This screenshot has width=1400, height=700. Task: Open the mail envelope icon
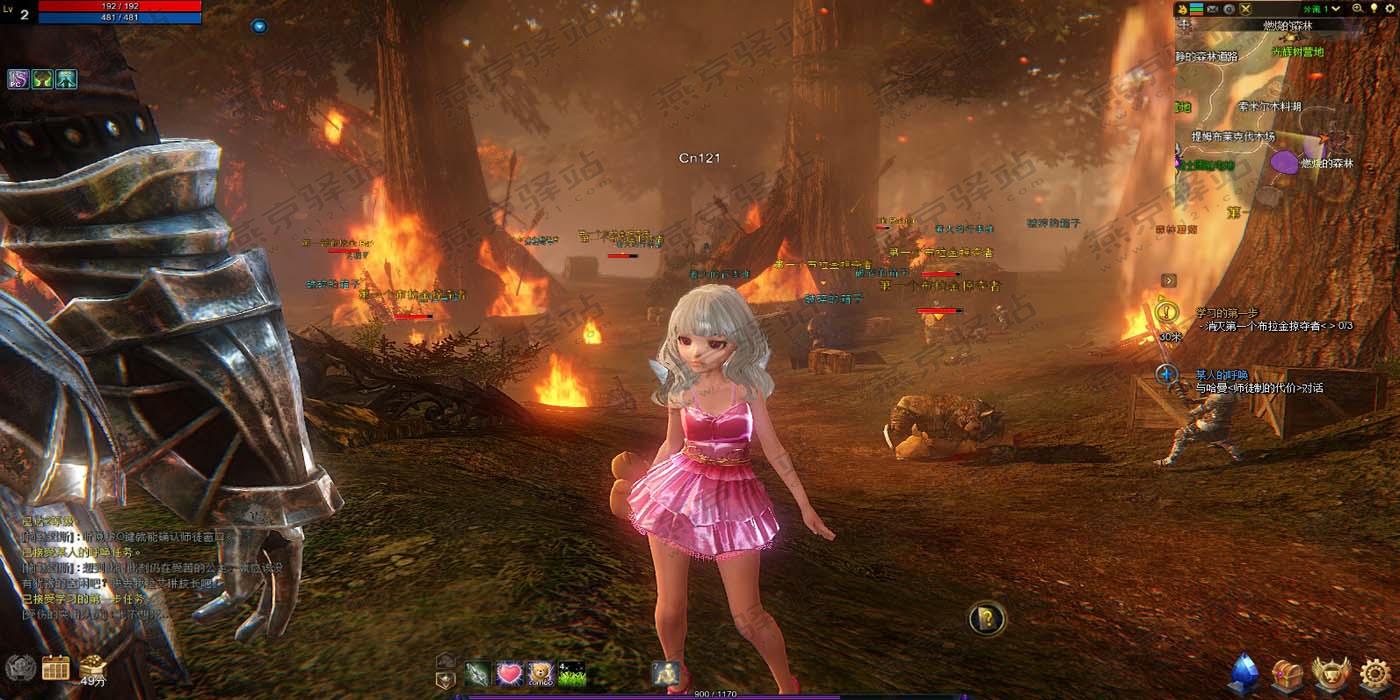click(x=1212, y=9)
